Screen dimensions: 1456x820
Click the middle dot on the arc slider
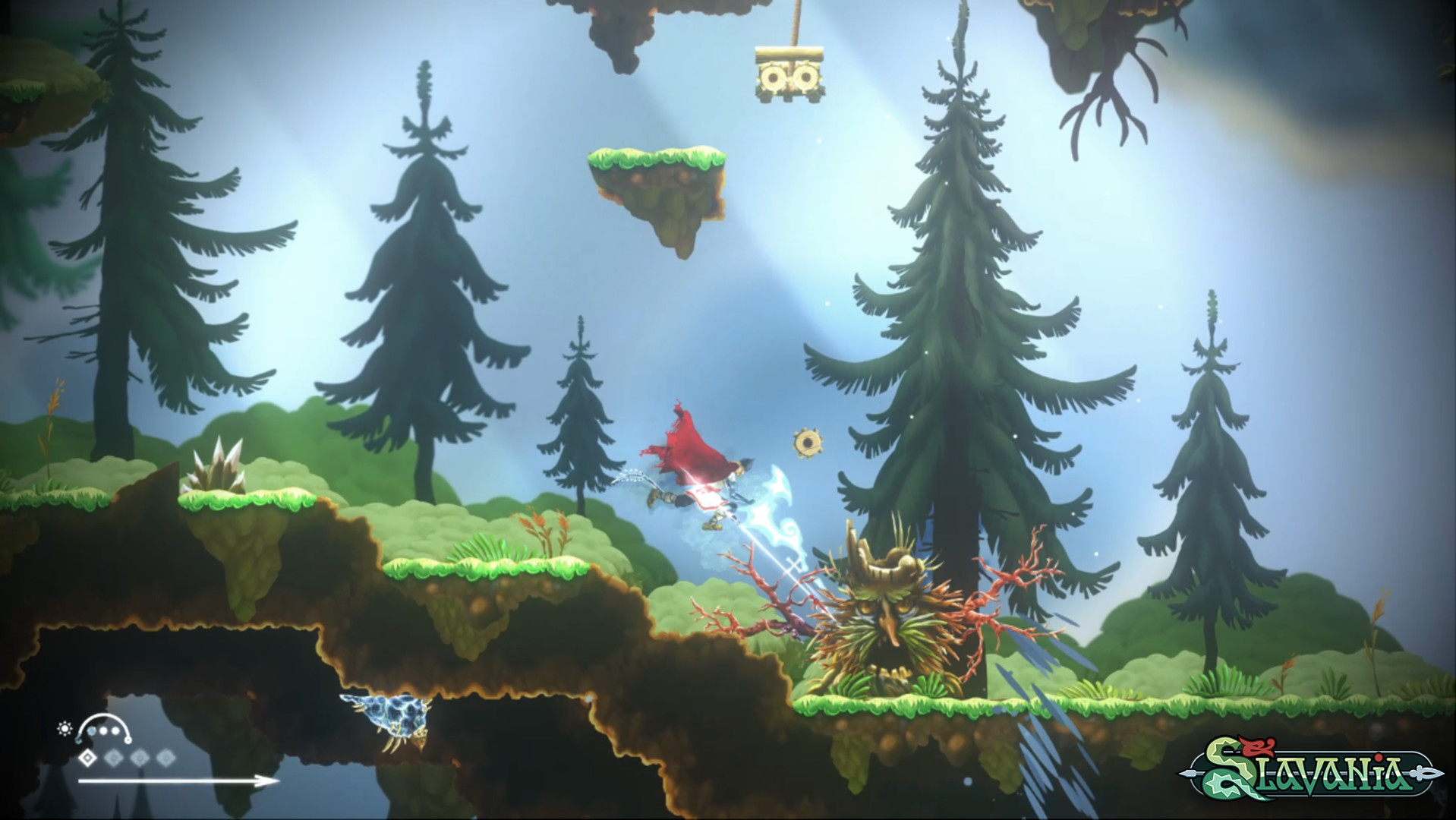pyautogui.click(x=104, y=729)
